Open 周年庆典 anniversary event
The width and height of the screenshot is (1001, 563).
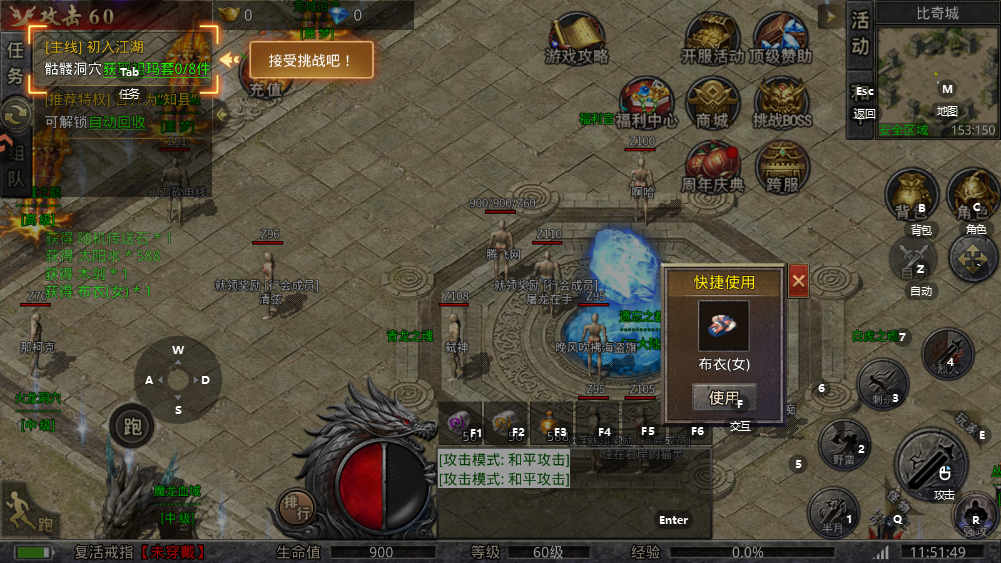(x=713, y=167)
